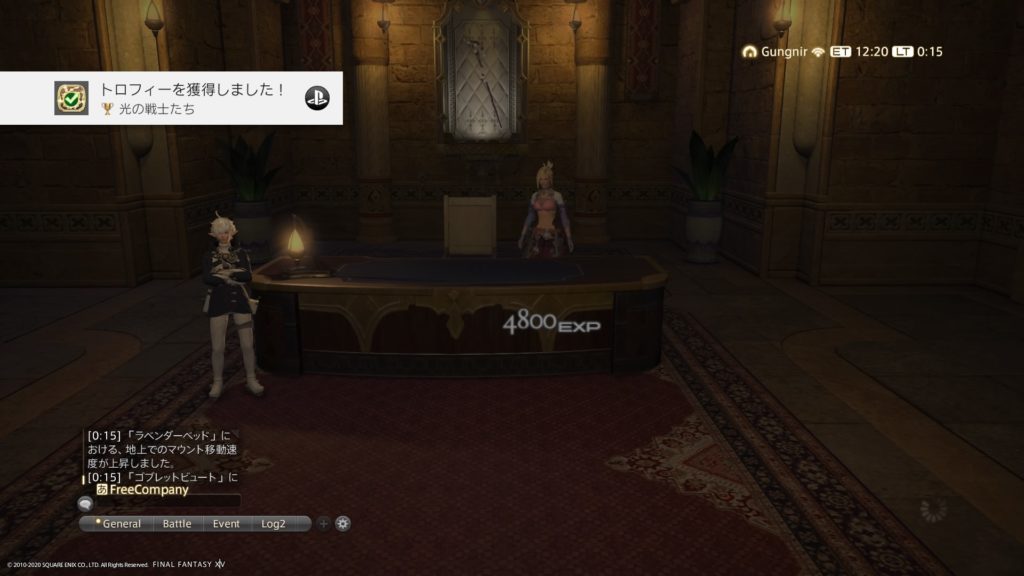Open the PlayStation trophy notification

click(171, 98)
